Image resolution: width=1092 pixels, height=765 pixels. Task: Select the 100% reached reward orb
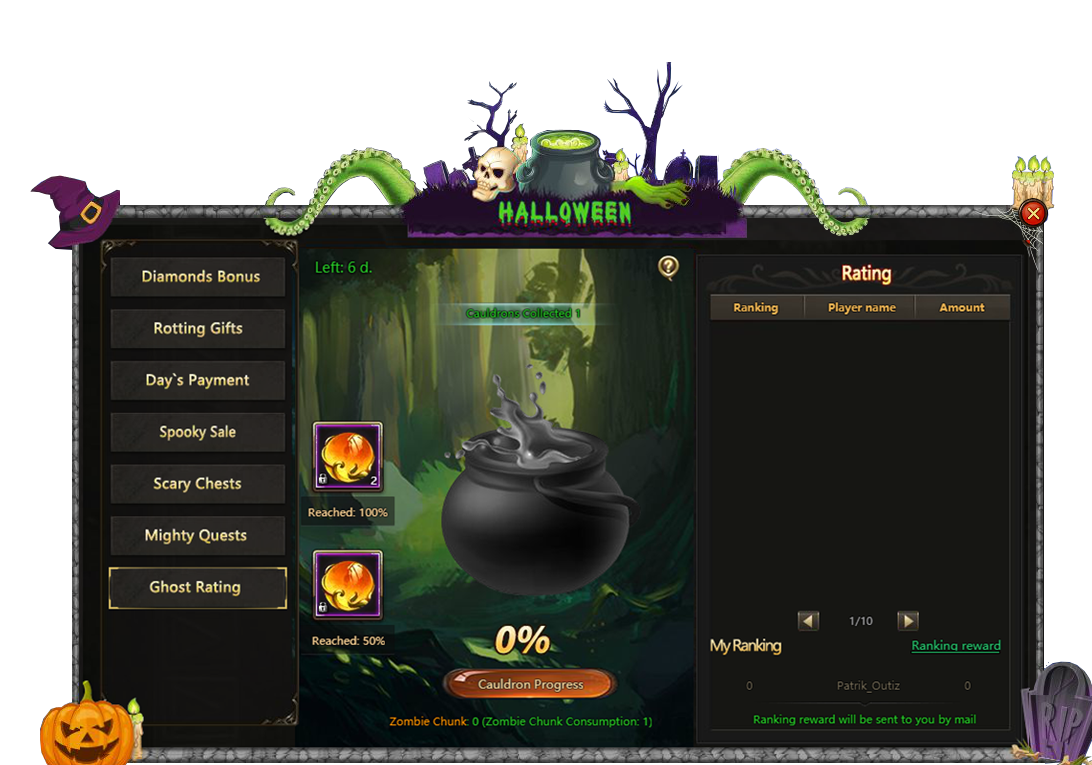click(x=347, y=457)
